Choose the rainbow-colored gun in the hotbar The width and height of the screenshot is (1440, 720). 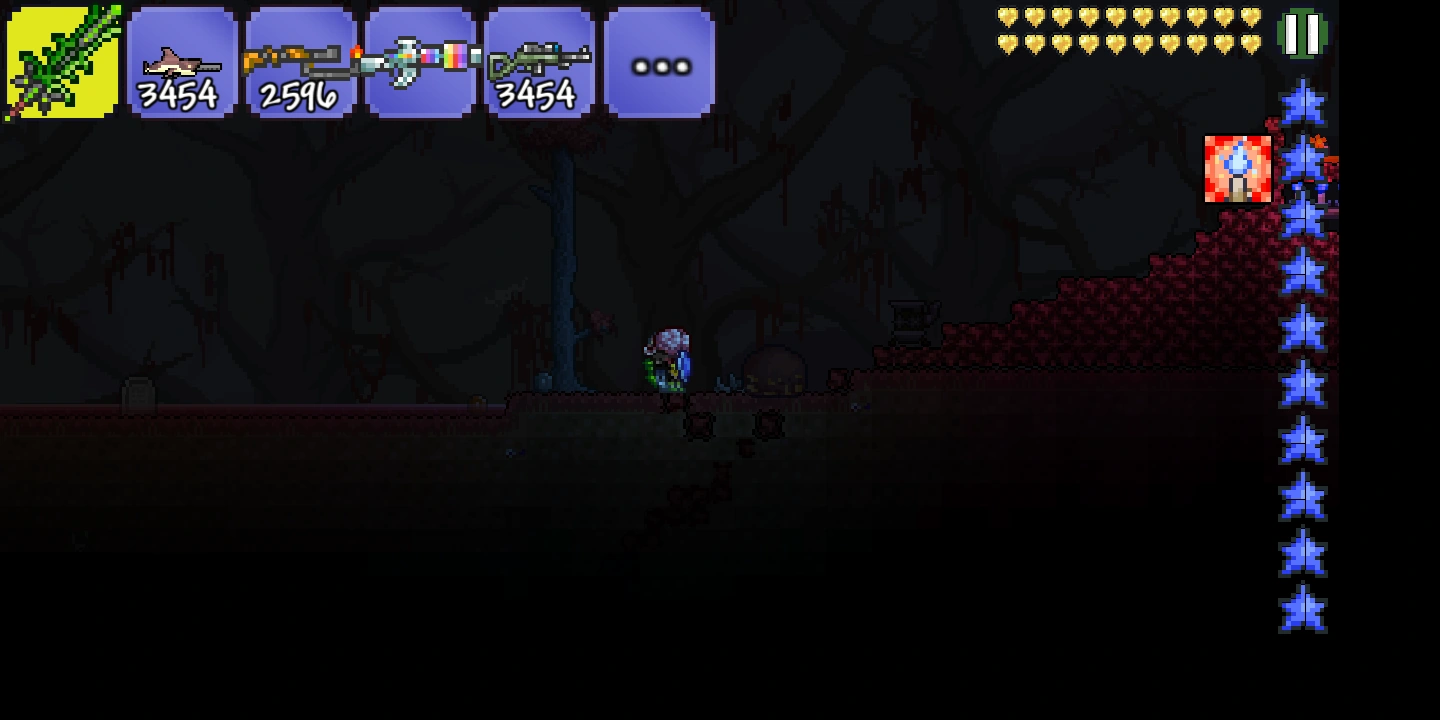point(420,60)
